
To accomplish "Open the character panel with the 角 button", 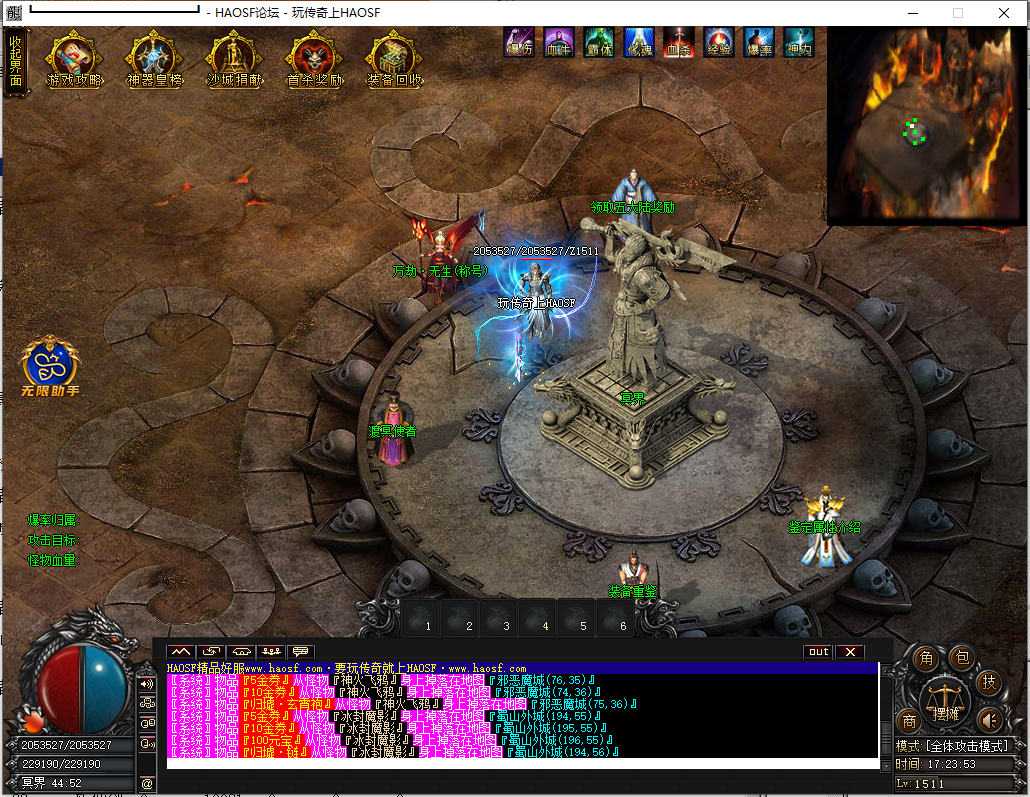I will (926, 658).
